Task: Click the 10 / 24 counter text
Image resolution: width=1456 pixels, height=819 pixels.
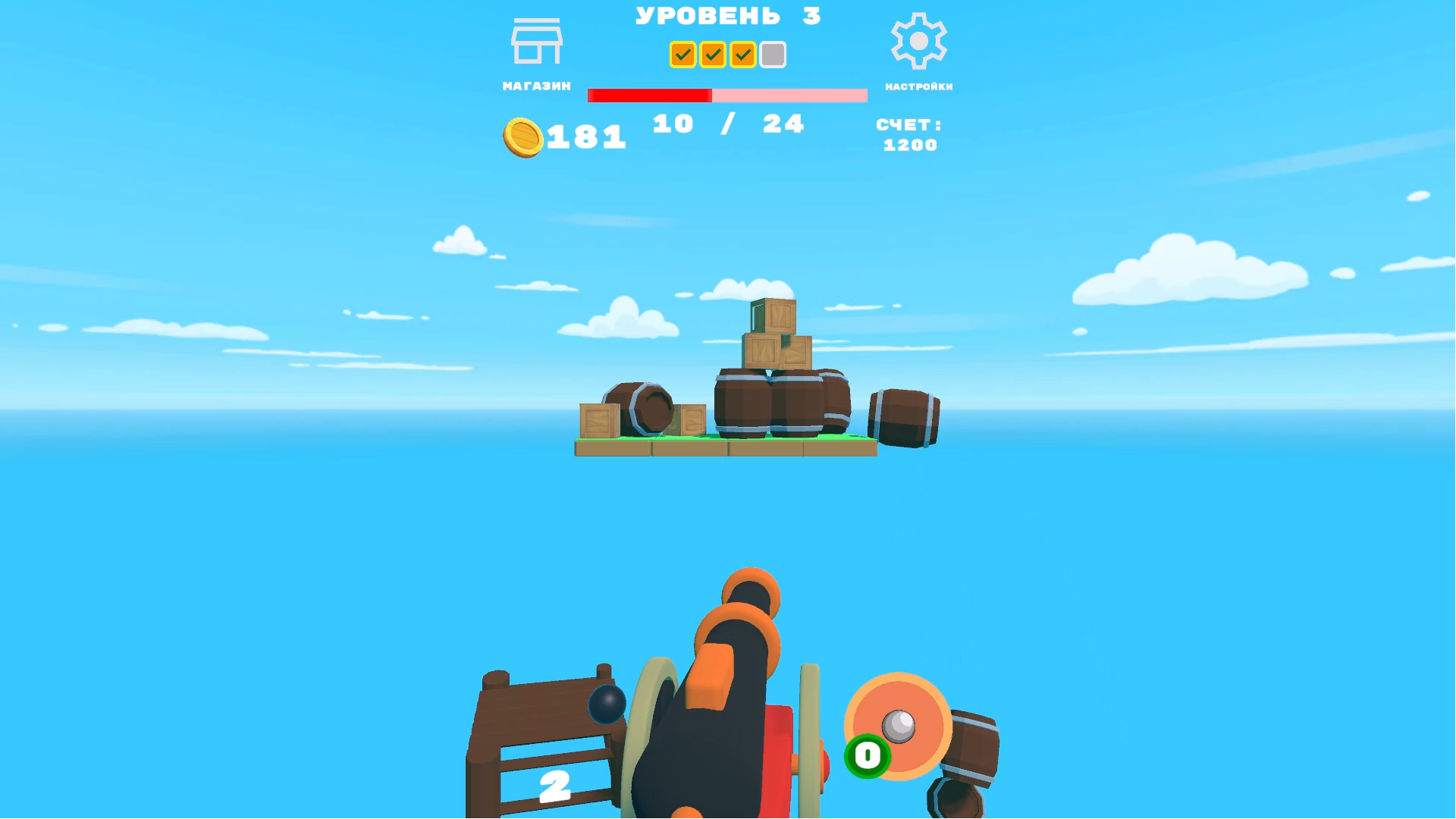Action: pyautogui.click(x=726, y=123)
